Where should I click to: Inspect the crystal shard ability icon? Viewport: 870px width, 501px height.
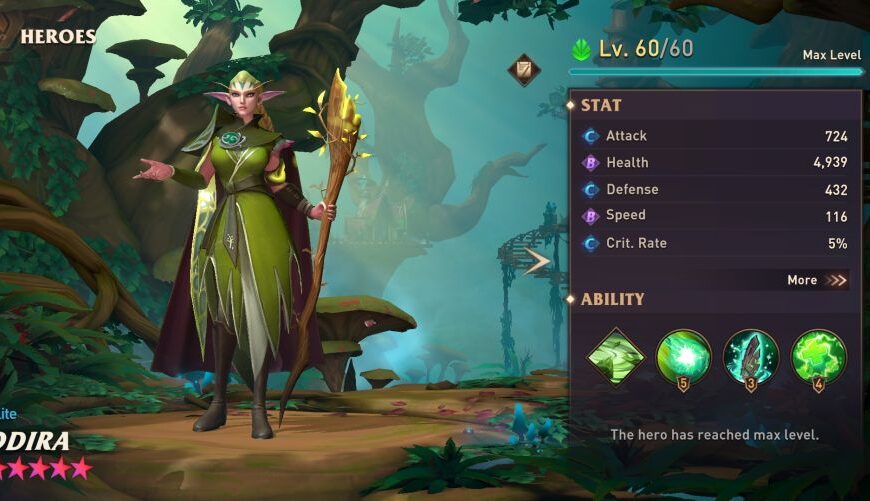[x=750, y=356]
